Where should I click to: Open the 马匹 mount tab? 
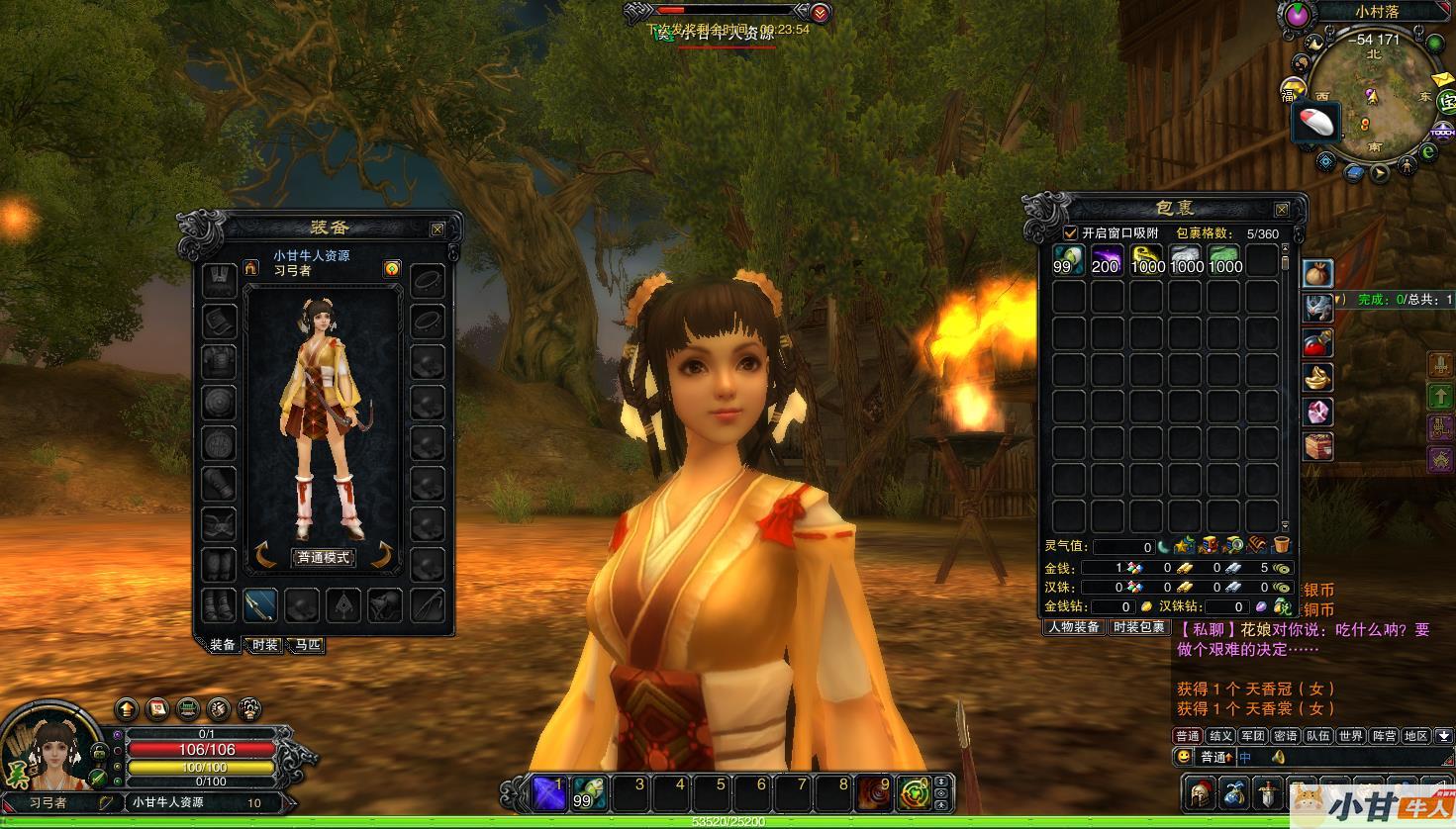pyautogui.click(x=305, y=645)
